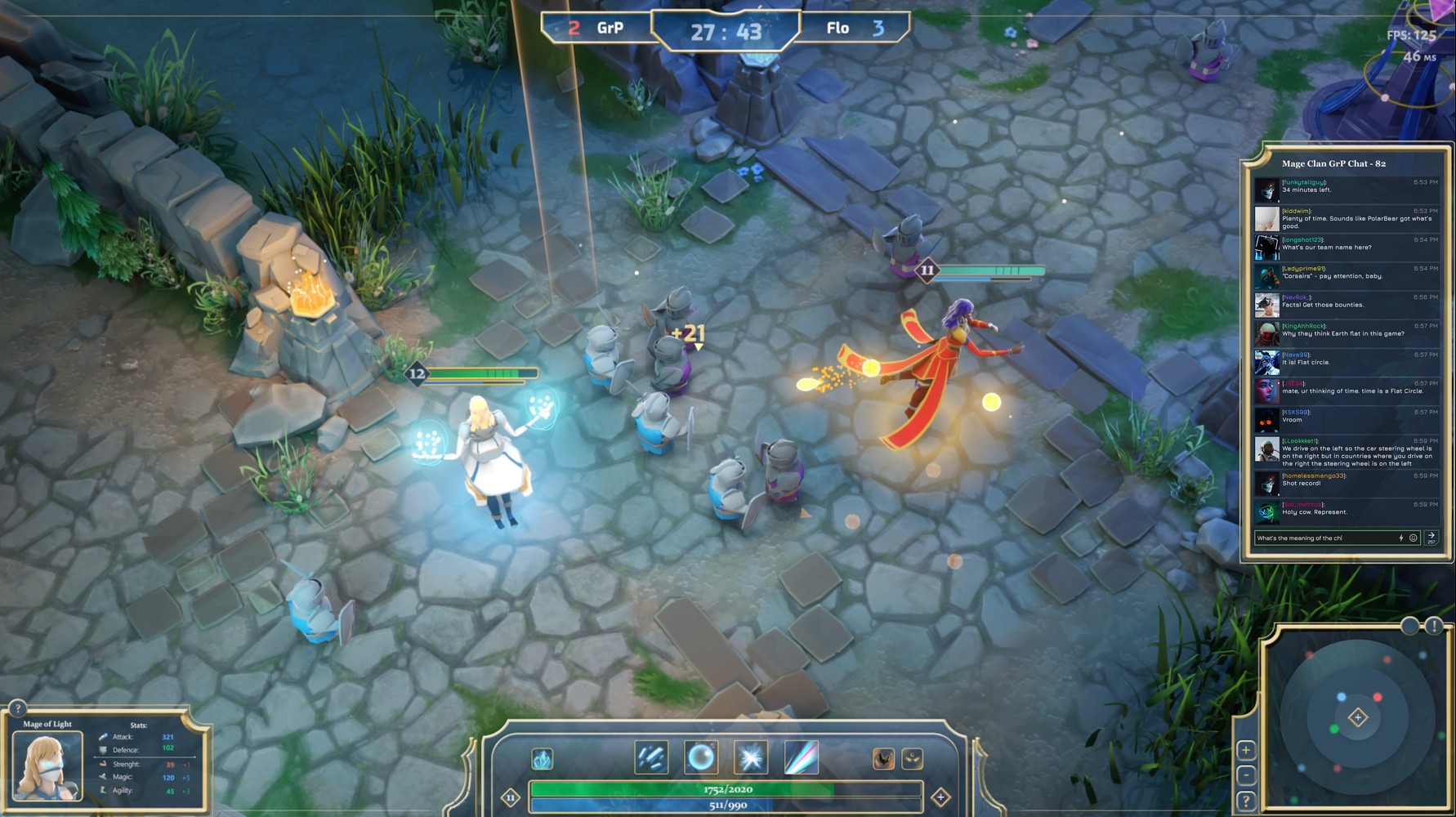The height and width of the screenshot is (817, 1456).
Task: Send the chat message with the arrow button
Action: [x=1431, y=537]
